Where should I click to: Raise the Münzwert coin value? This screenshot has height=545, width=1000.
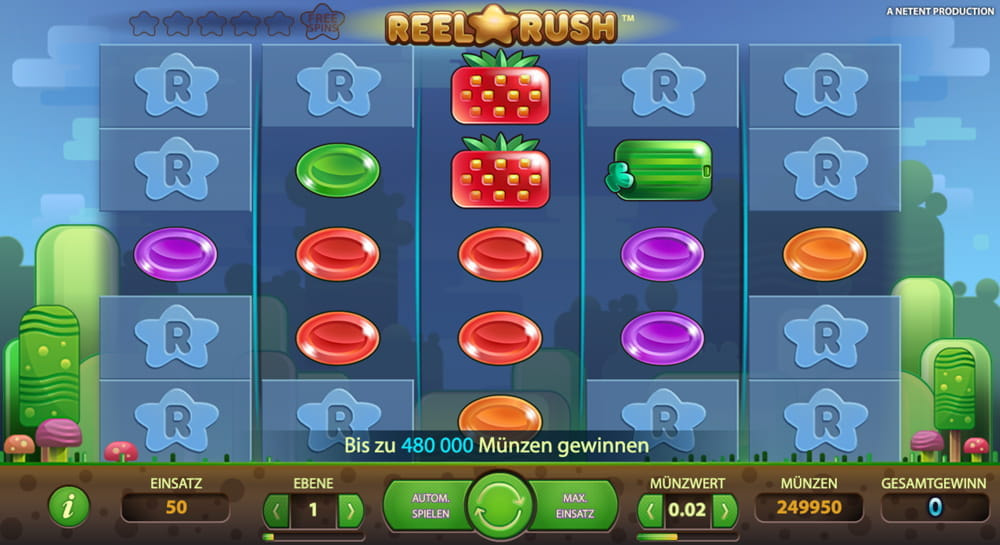click(724, 510)
